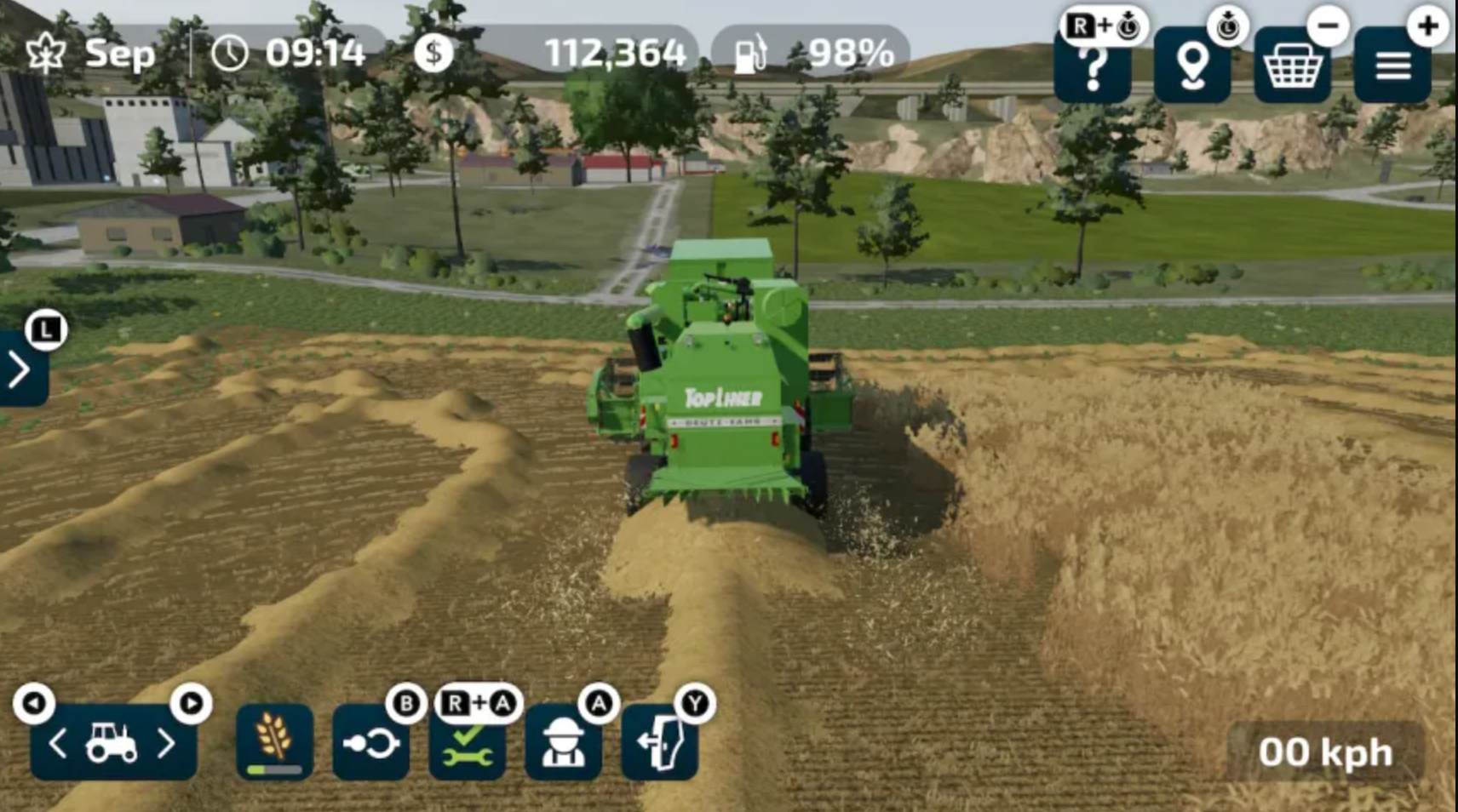Switch to the previous vehicle arrow
The height and width of the screenshot is (812, 1458).
58,744
